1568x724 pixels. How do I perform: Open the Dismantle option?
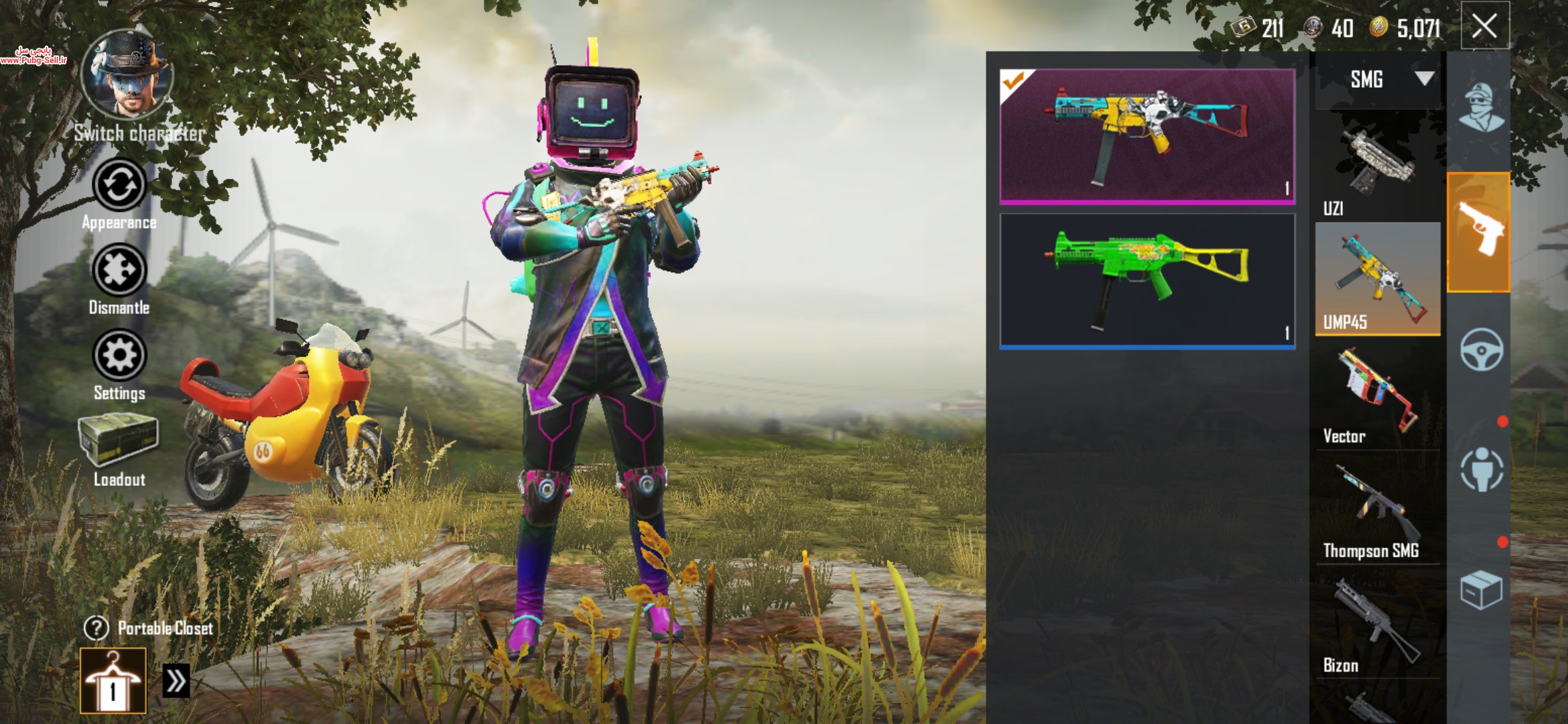119,270
